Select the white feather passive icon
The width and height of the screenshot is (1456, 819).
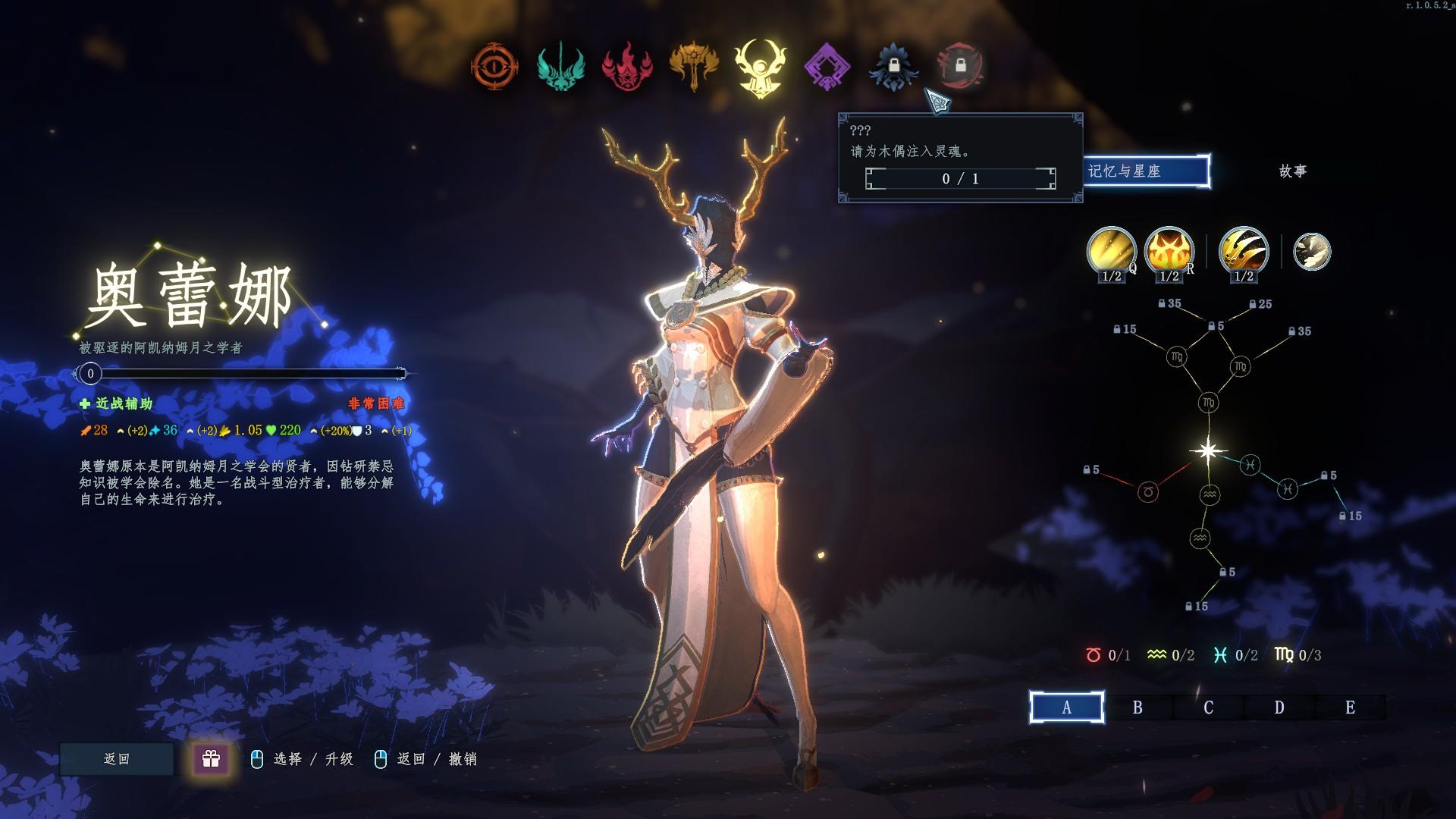(x=1311, y=252)
